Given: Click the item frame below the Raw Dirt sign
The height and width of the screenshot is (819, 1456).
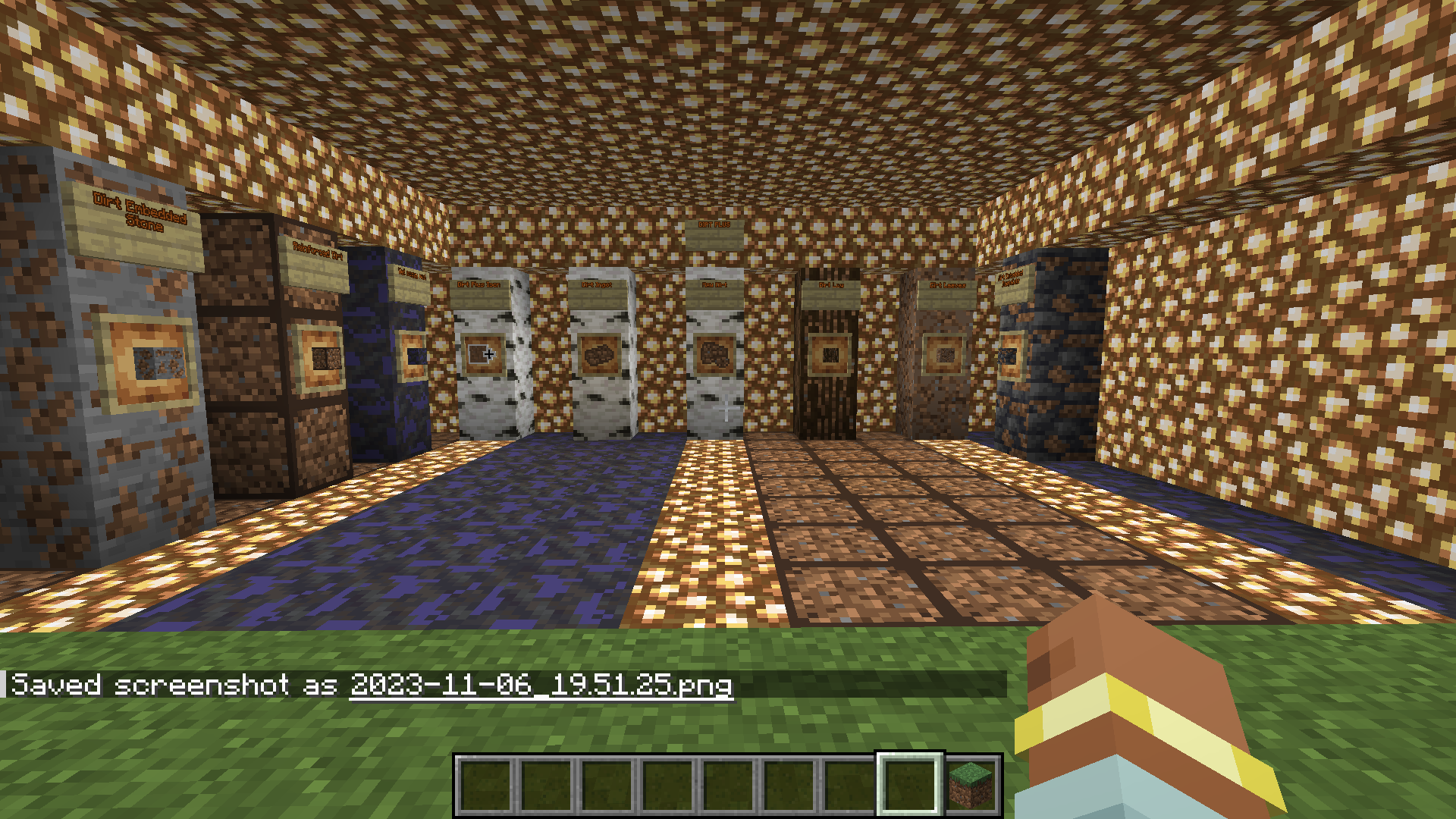Looking at the screenshot, I should pos(713,354).
